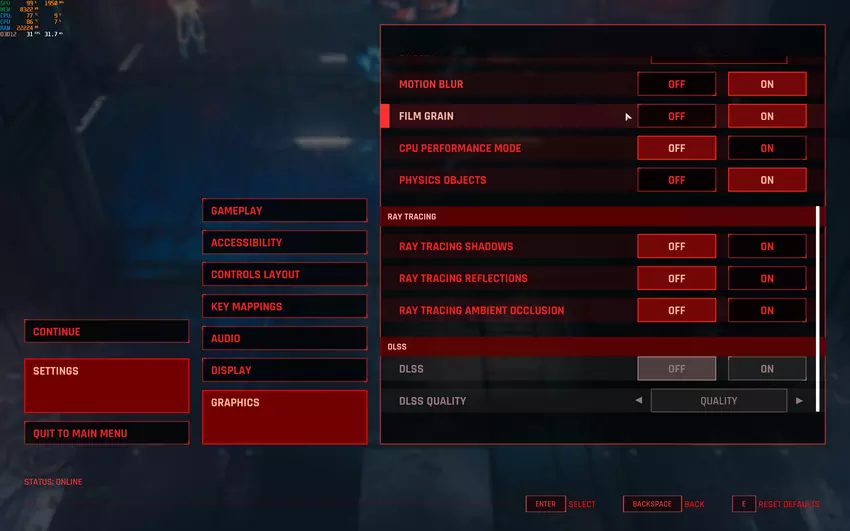Turn Ray Tracing Reflections on
Image resolution: width=850 pixels, height=531 pixels.
tap(767, 278)
